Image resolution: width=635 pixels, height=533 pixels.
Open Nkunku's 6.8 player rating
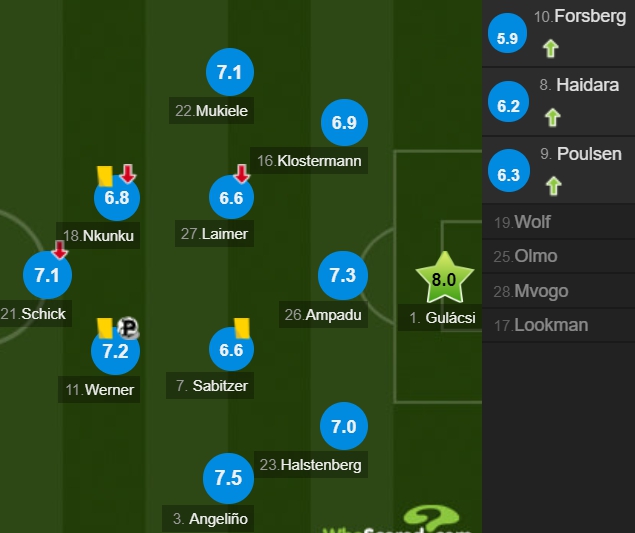[x=117, y=197]
